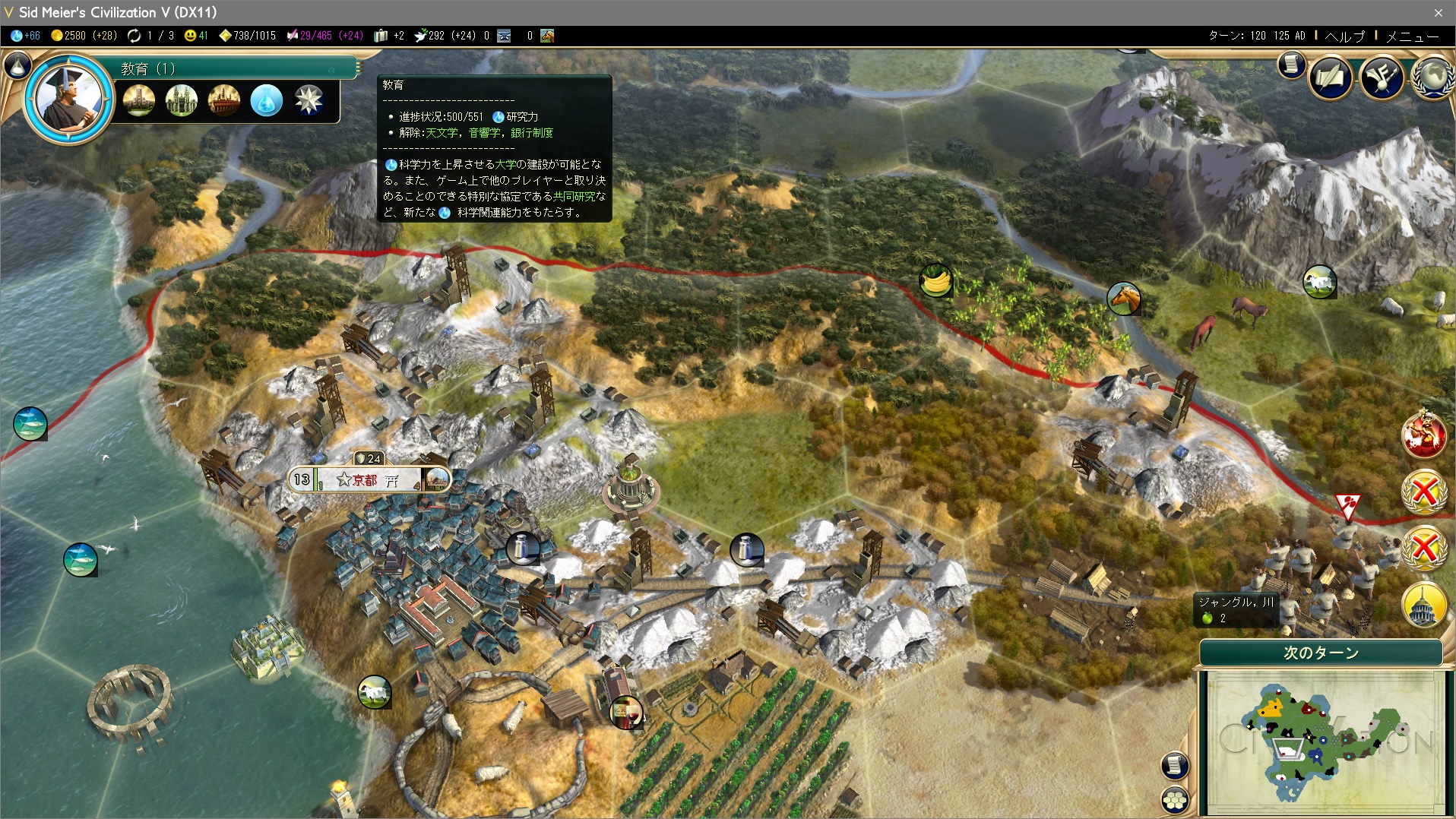Show the notification log scroll icon
This screenshot has height=819, width=1456.
1291,65
